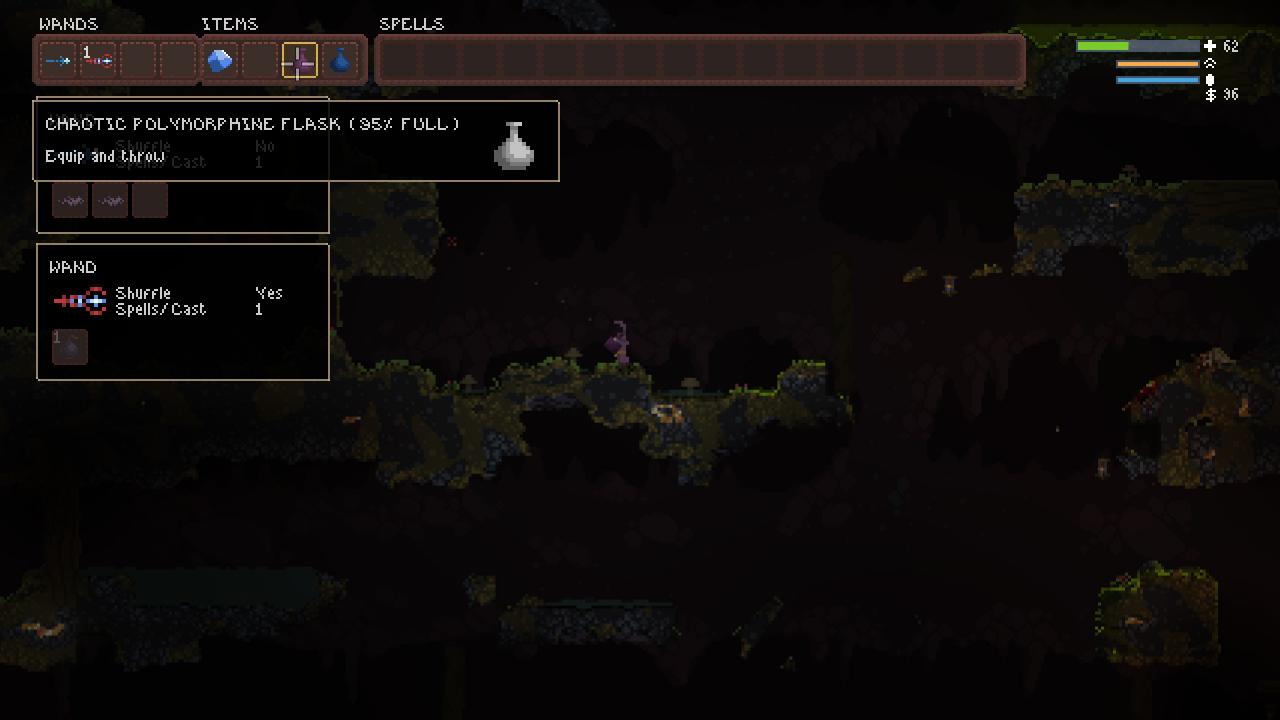Select the red wand in the second slot
This screenshot has width=1280, height=720.
[98, 61]
